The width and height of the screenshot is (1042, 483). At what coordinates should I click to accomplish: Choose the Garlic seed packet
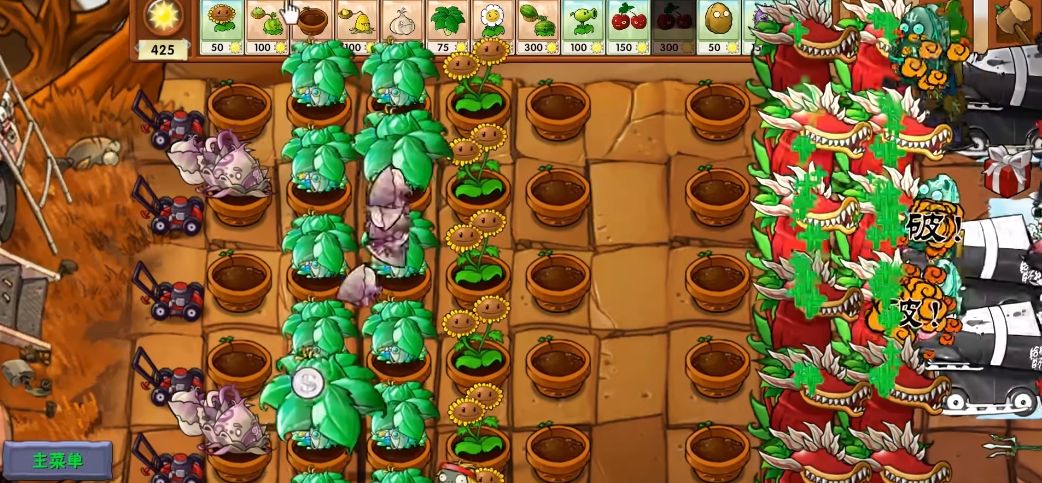pos(402,26)
